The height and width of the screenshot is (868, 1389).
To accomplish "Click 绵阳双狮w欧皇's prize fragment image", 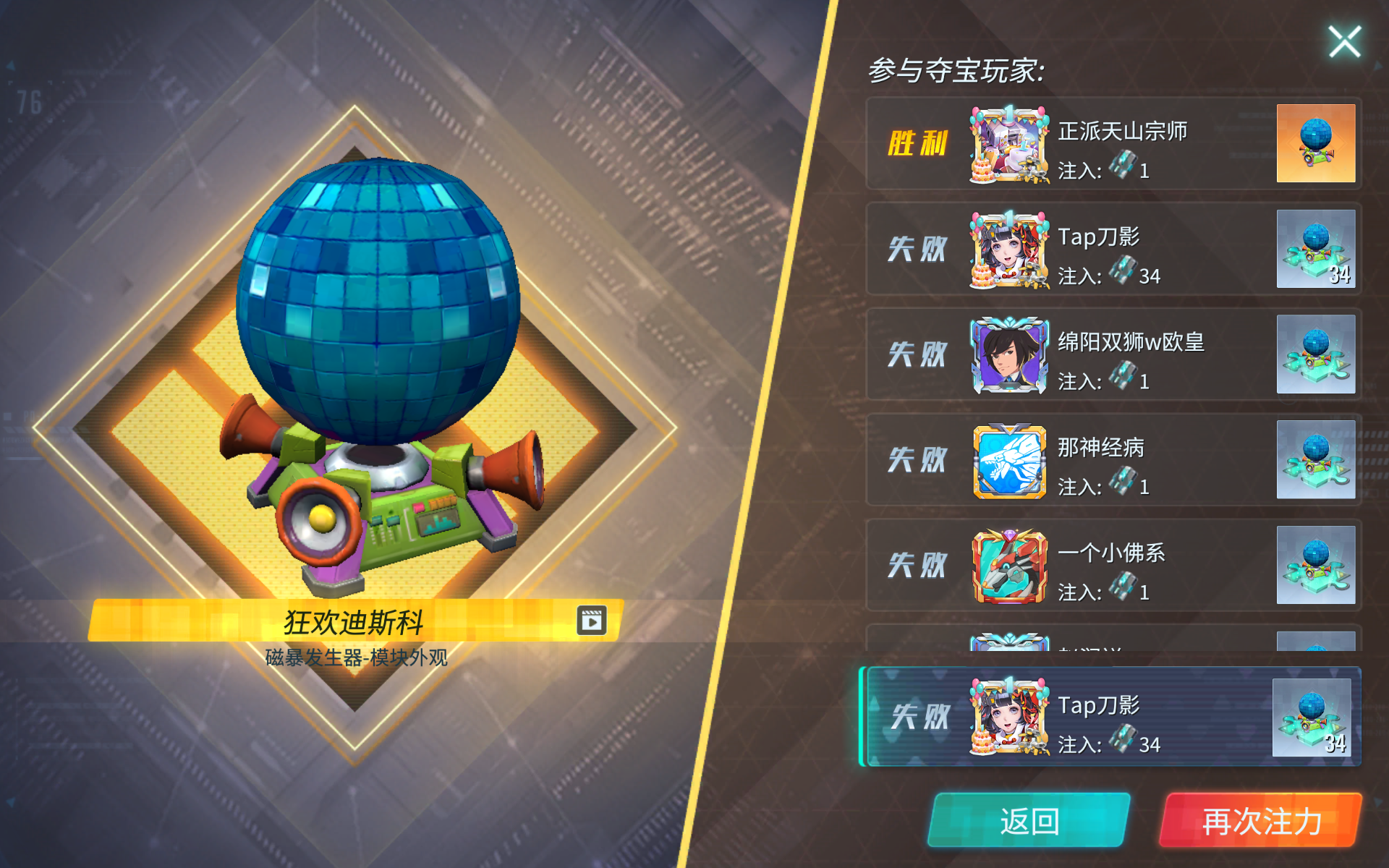I will (1317, 355).
